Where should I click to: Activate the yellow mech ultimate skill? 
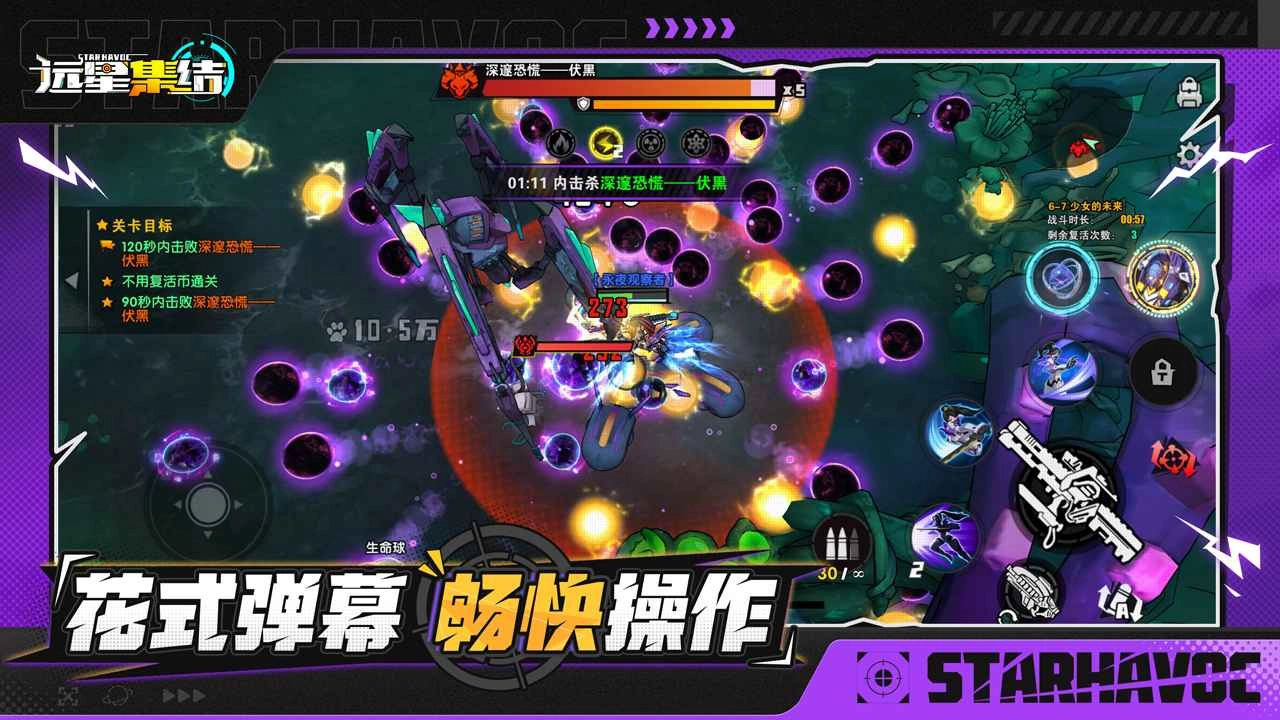click(1162, 278)
